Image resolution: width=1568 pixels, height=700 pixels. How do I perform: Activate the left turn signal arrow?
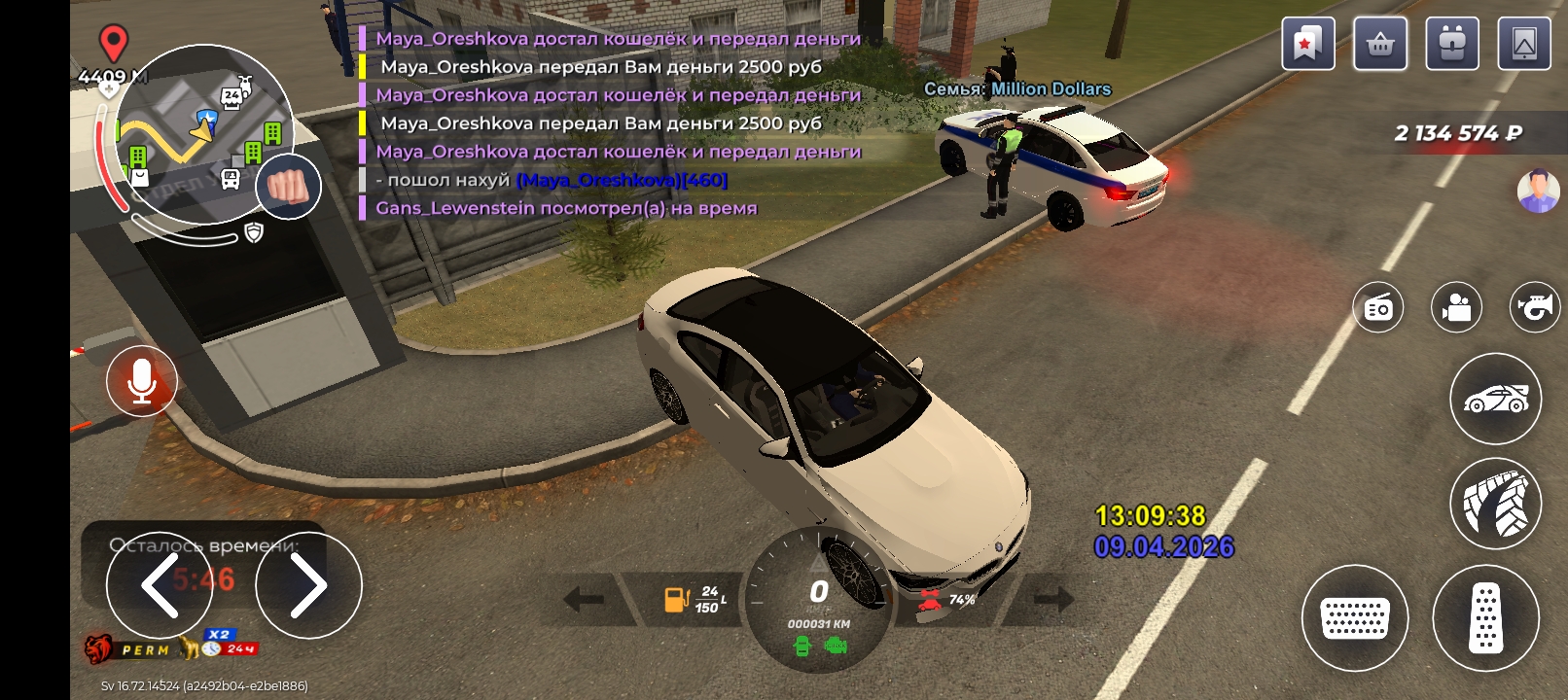584,599
